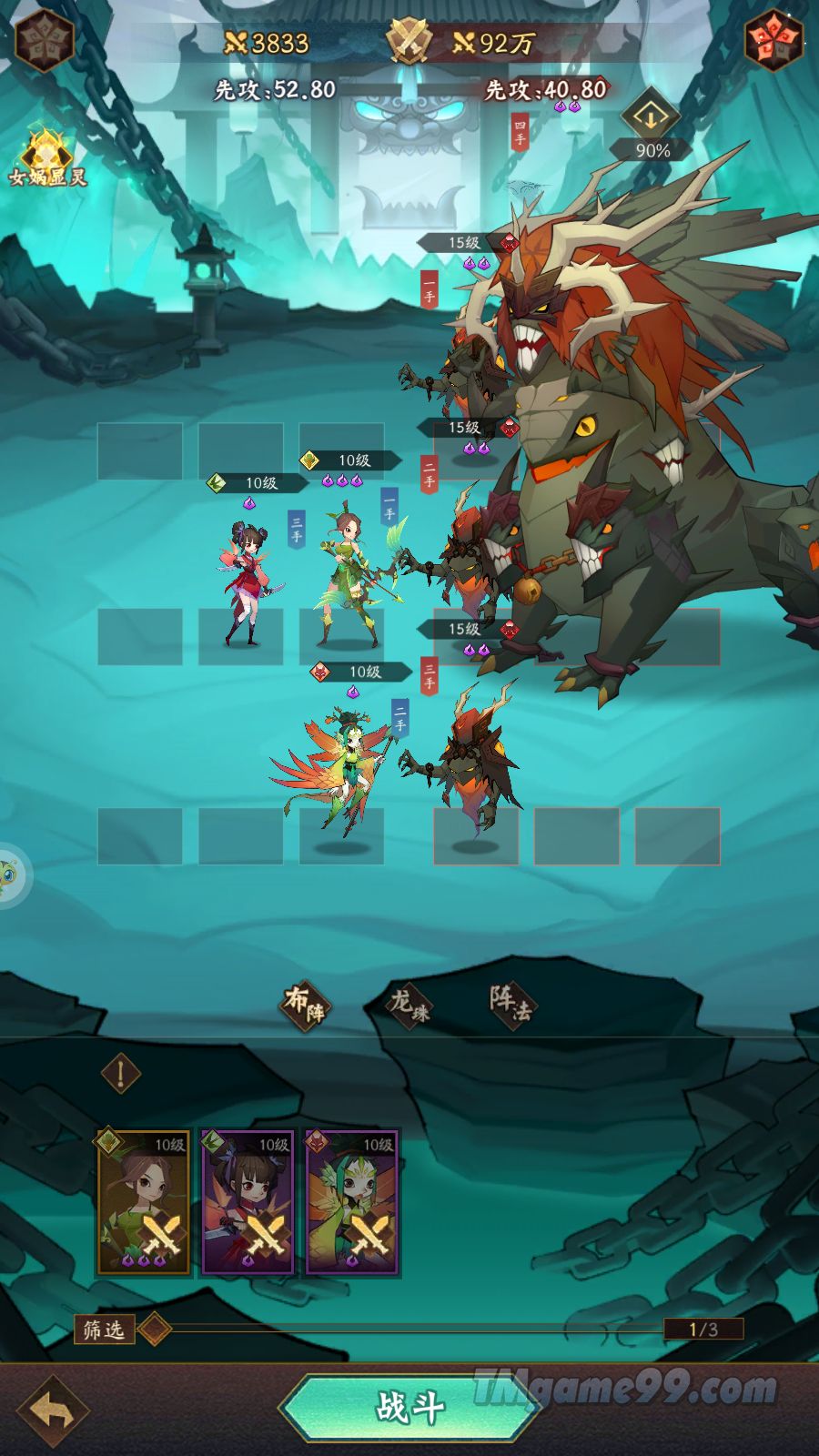Tap the crossed swords versus emblem
This screenshot has height=1456, width=819.
(x=410, y=41)
